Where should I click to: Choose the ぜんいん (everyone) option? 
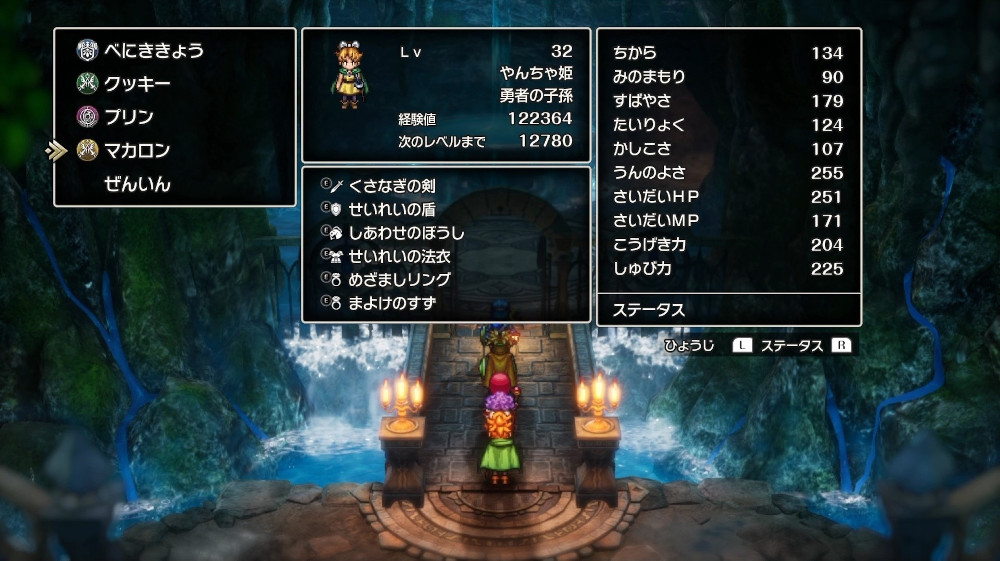pos(137,184)
